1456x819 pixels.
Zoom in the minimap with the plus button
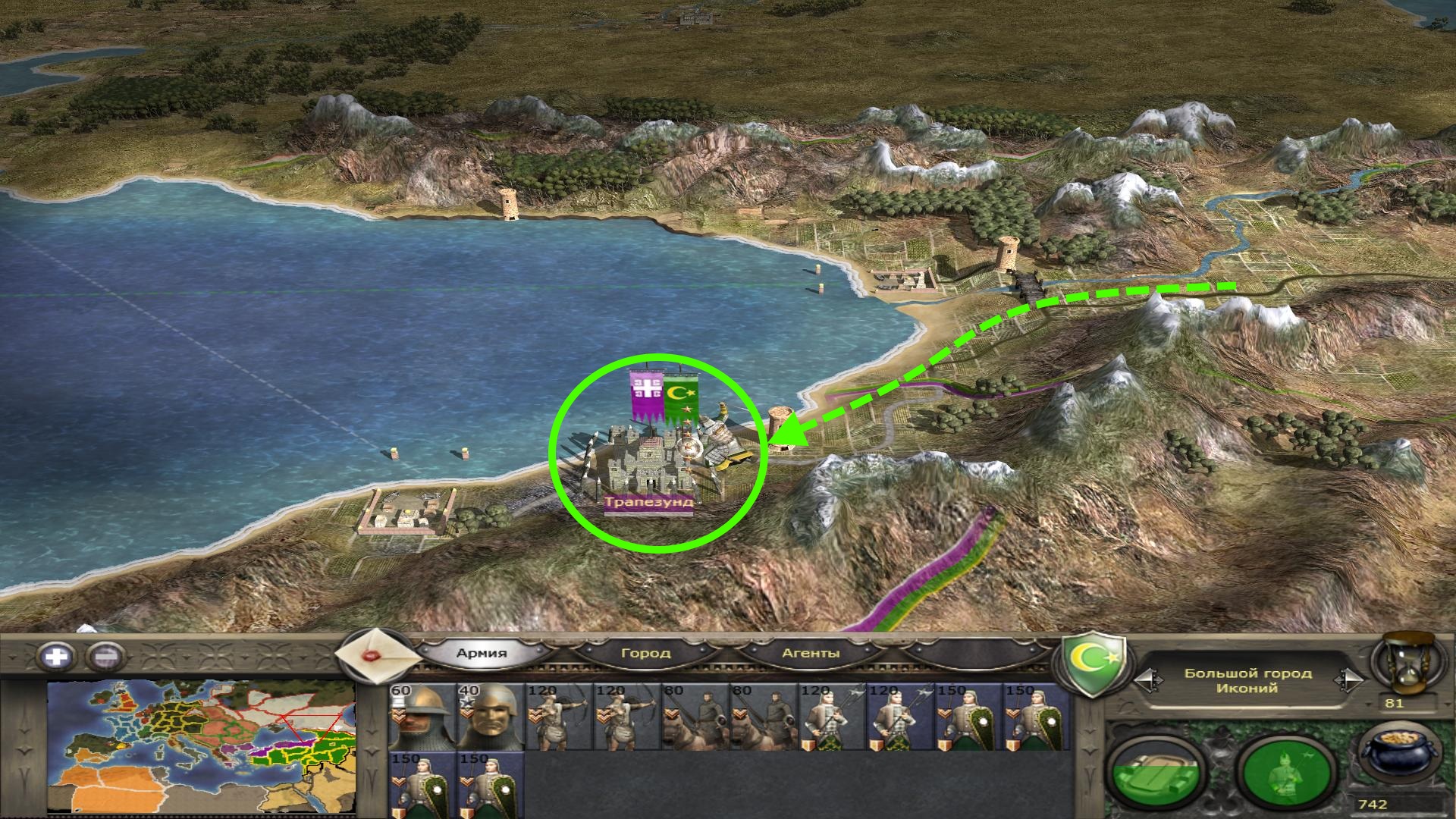[57, 656]
